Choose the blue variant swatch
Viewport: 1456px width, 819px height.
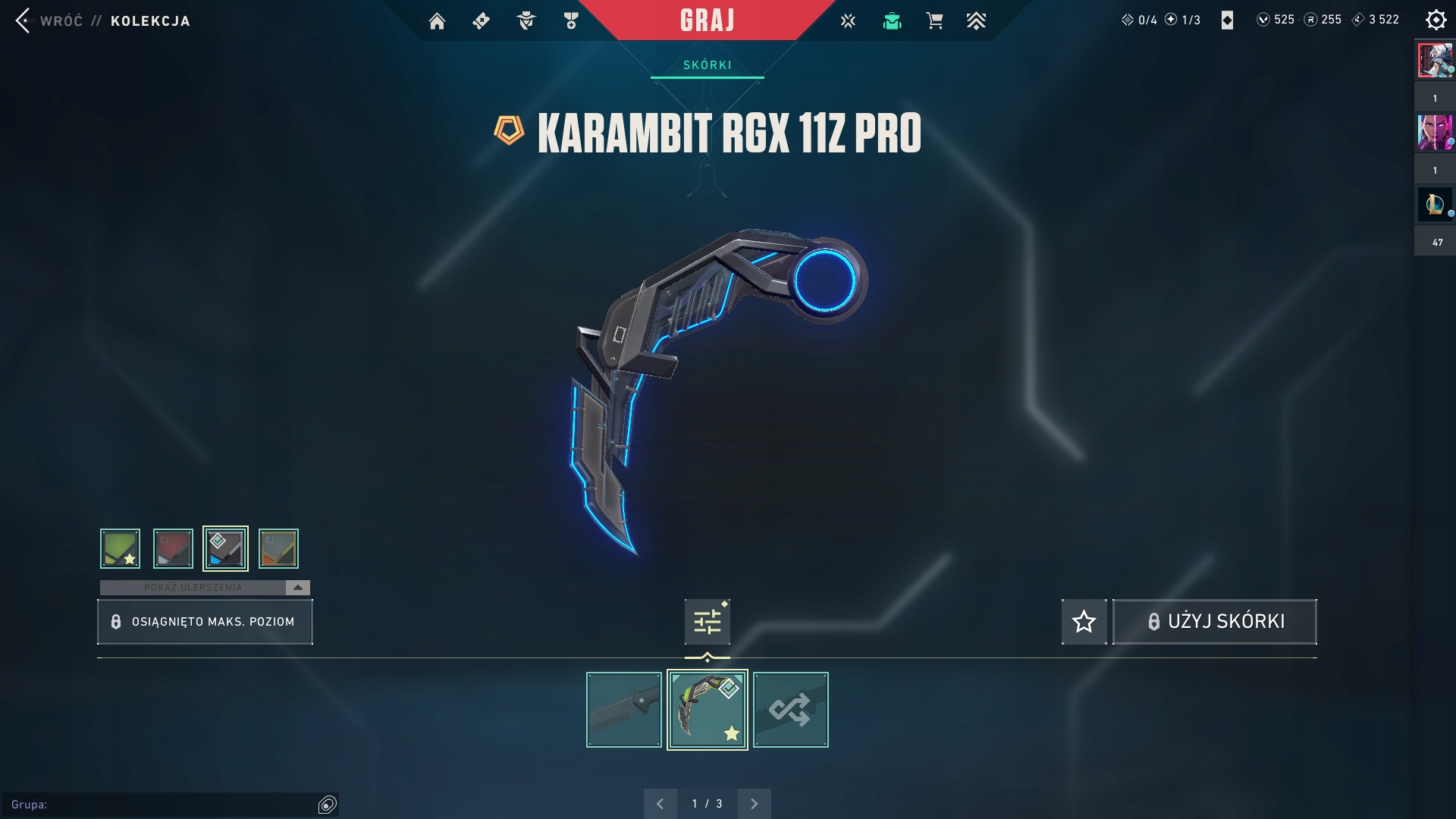(225, 548)
